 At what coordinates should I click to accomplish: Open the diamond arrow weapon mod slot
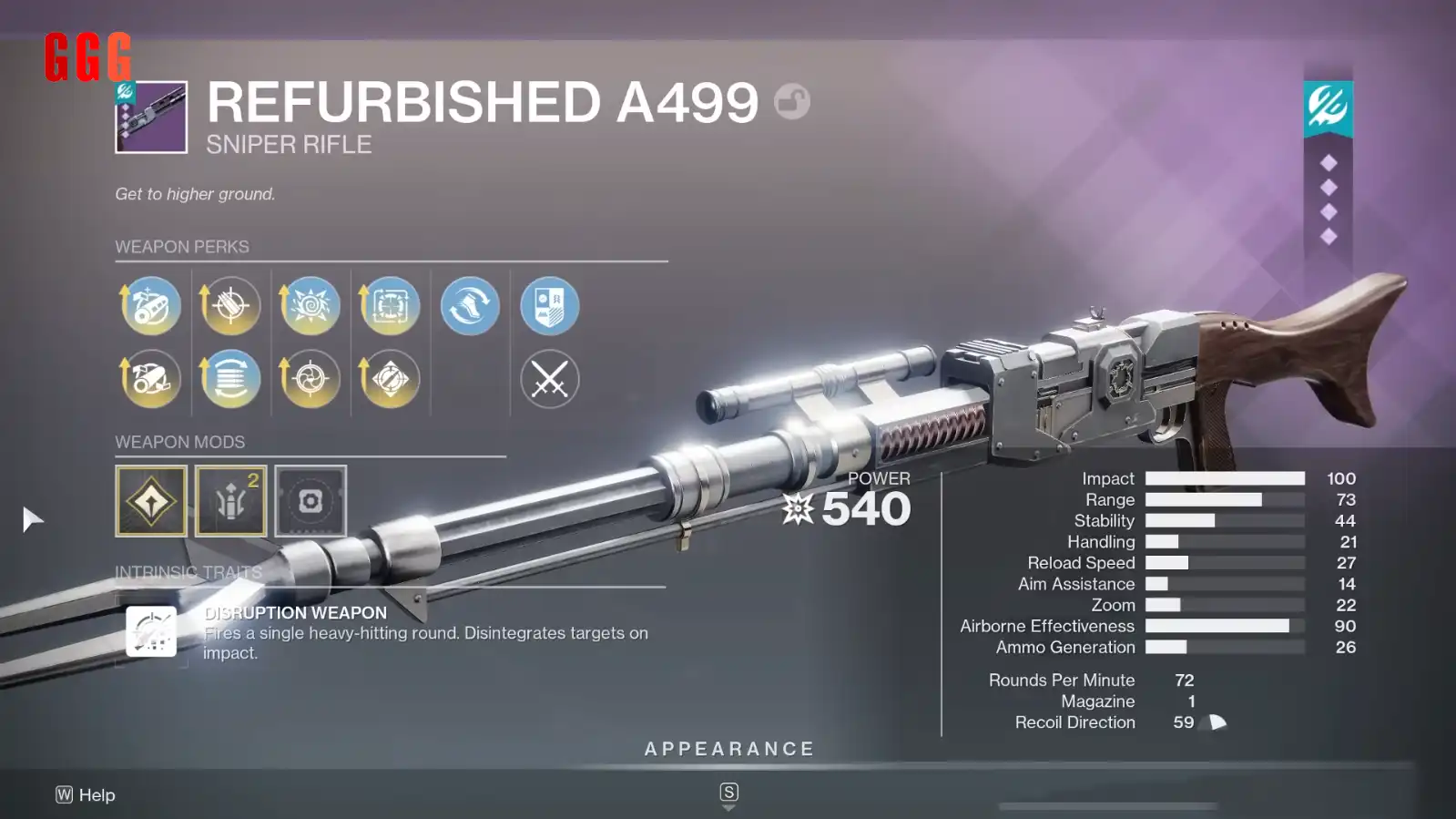pos(151,501)
